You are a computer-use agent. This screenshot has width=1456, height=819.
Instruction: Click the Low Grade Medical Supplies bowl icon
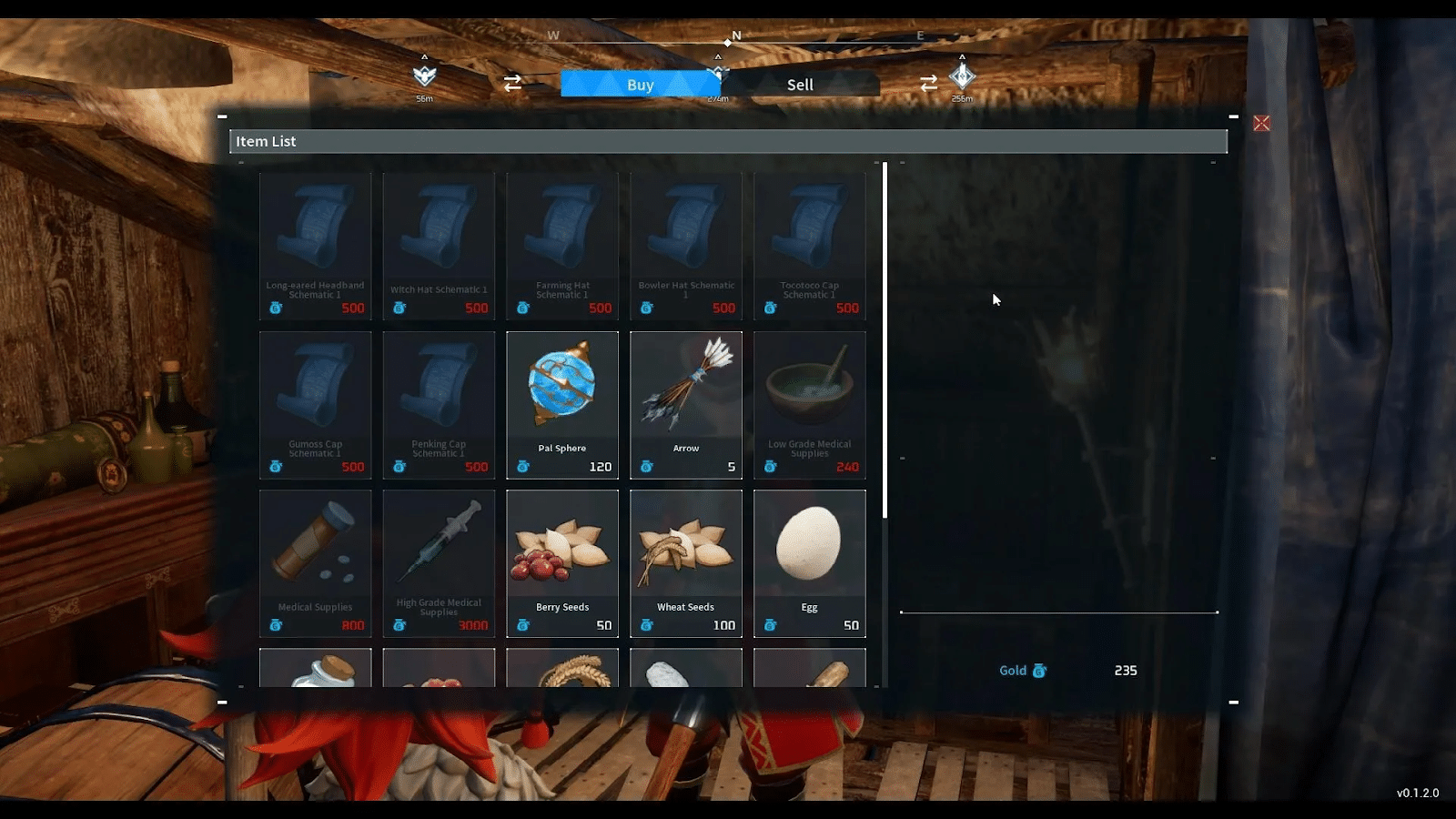[x=809, y=387]
